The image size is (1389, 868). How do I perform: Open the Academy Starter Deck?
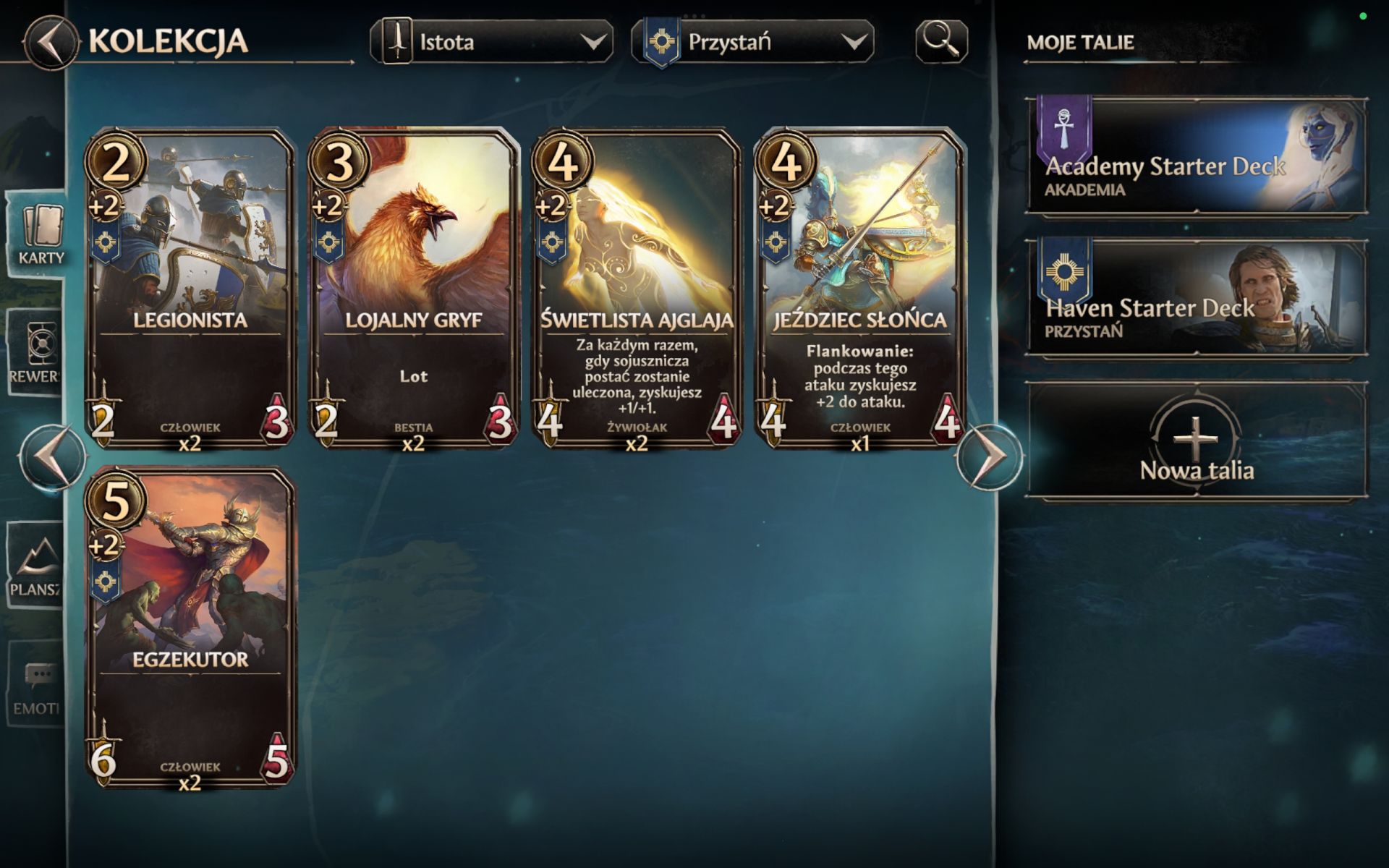[1197, 156]
